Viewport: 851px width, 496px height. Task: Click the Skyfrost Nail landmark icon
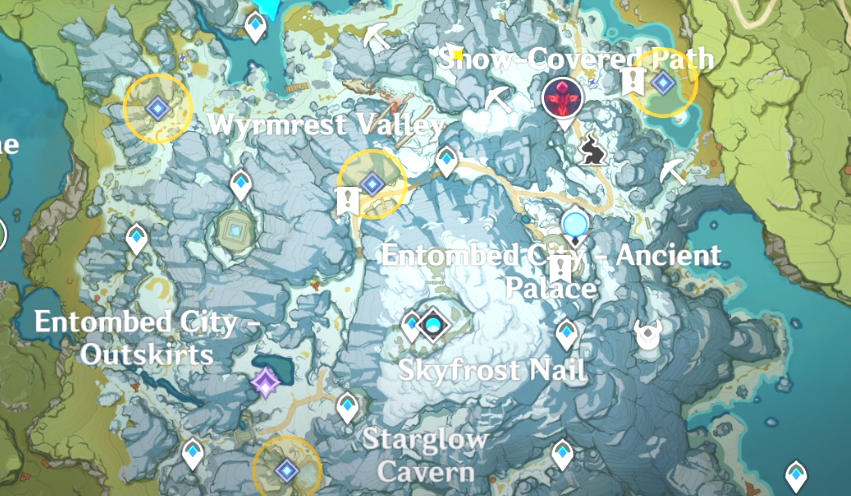coord(433,324)
